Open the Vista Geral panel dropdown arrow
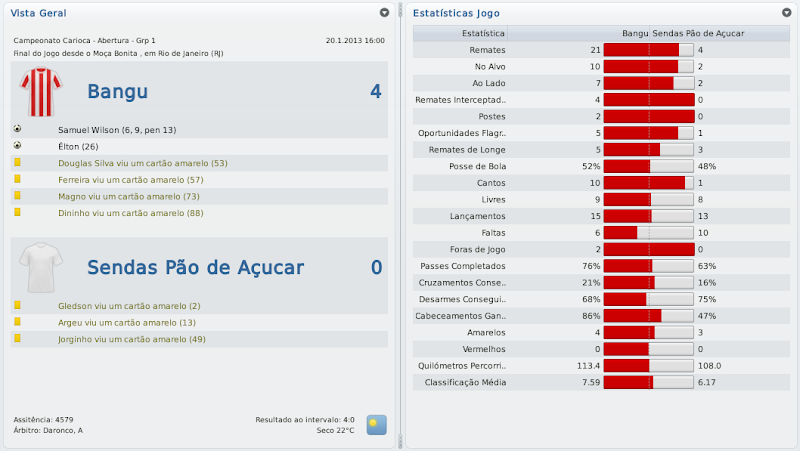Screen dimensions: 800x451 click(384, 13)
